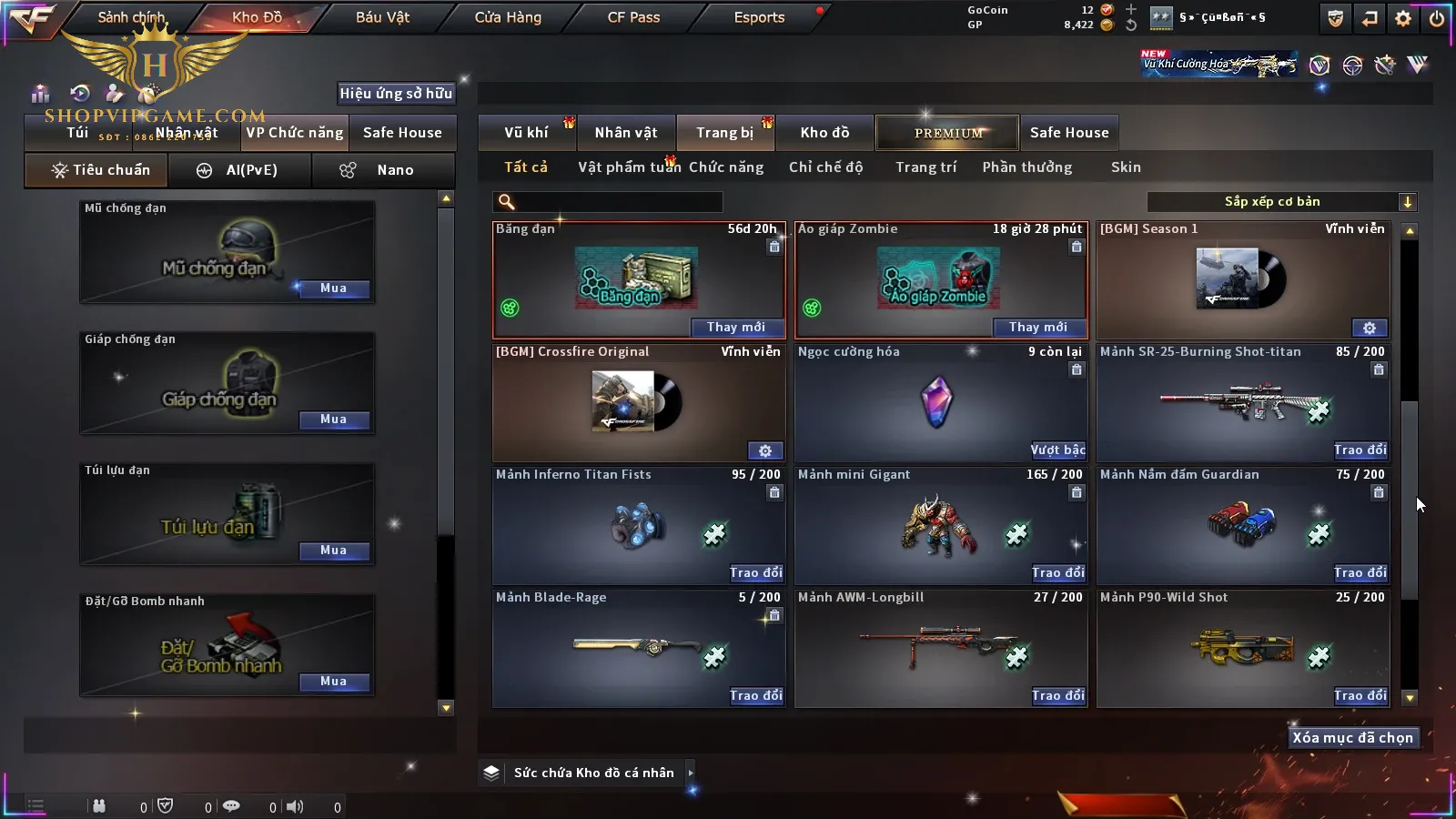Switch to the Vũ khí tab
The height and width of the screenshot is (819, 1456).
click(x=526, y=133)
